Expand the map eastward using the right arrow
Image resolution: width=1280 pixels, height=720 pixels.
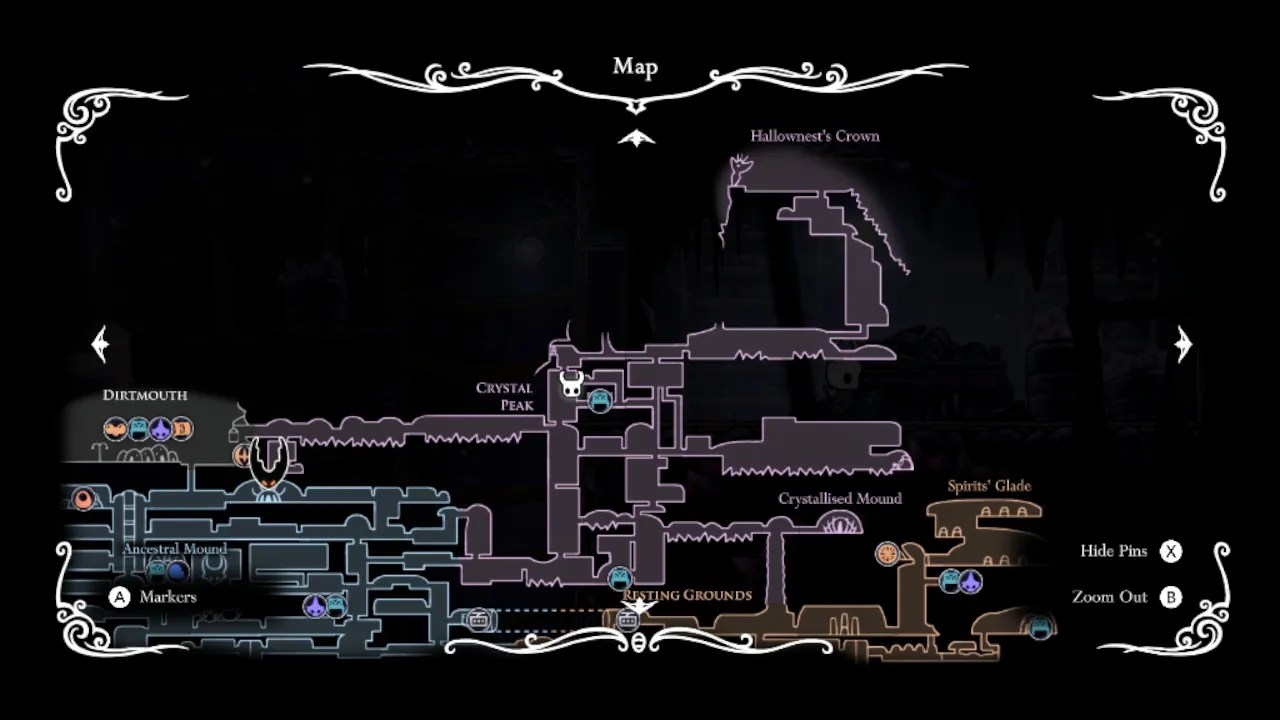point(1183,343)
